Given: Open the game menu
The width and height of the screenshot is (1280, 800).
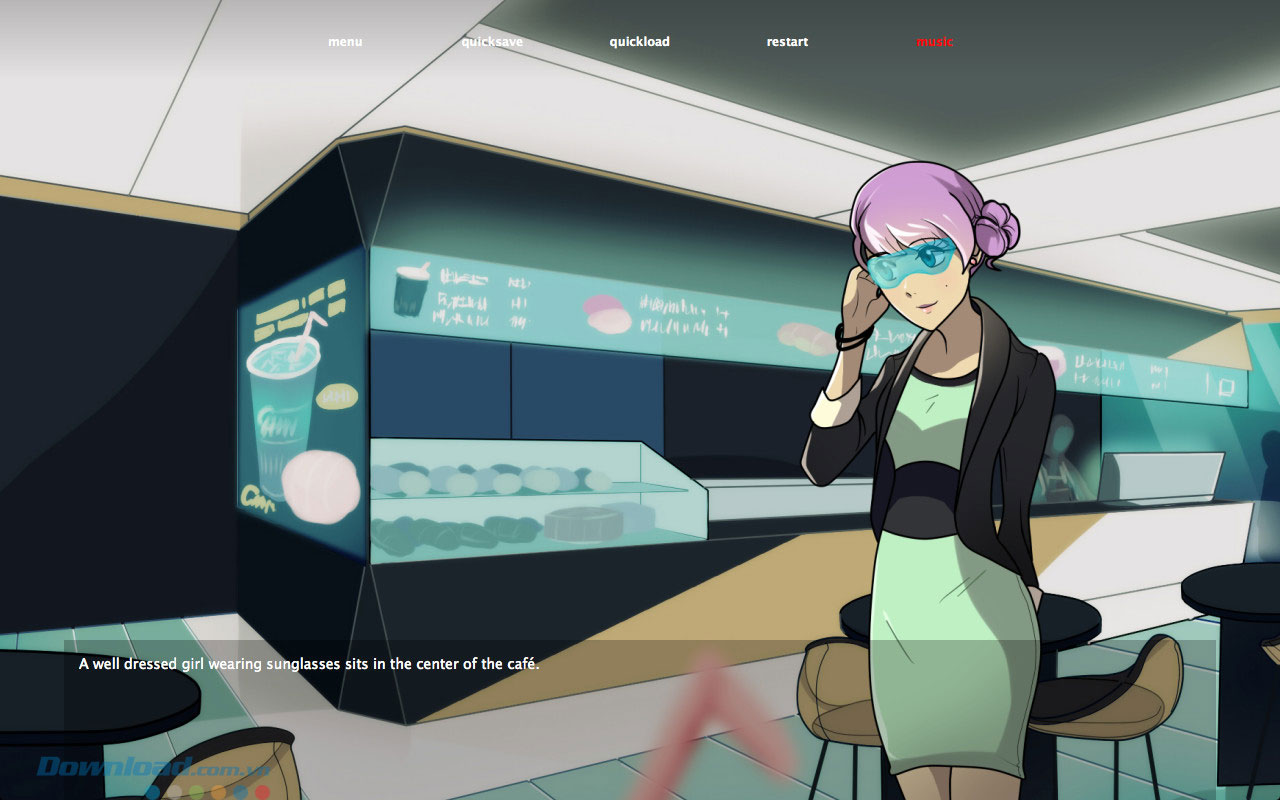Looking at the screenshot, I should pyautogui.click(x=344, y=41).
